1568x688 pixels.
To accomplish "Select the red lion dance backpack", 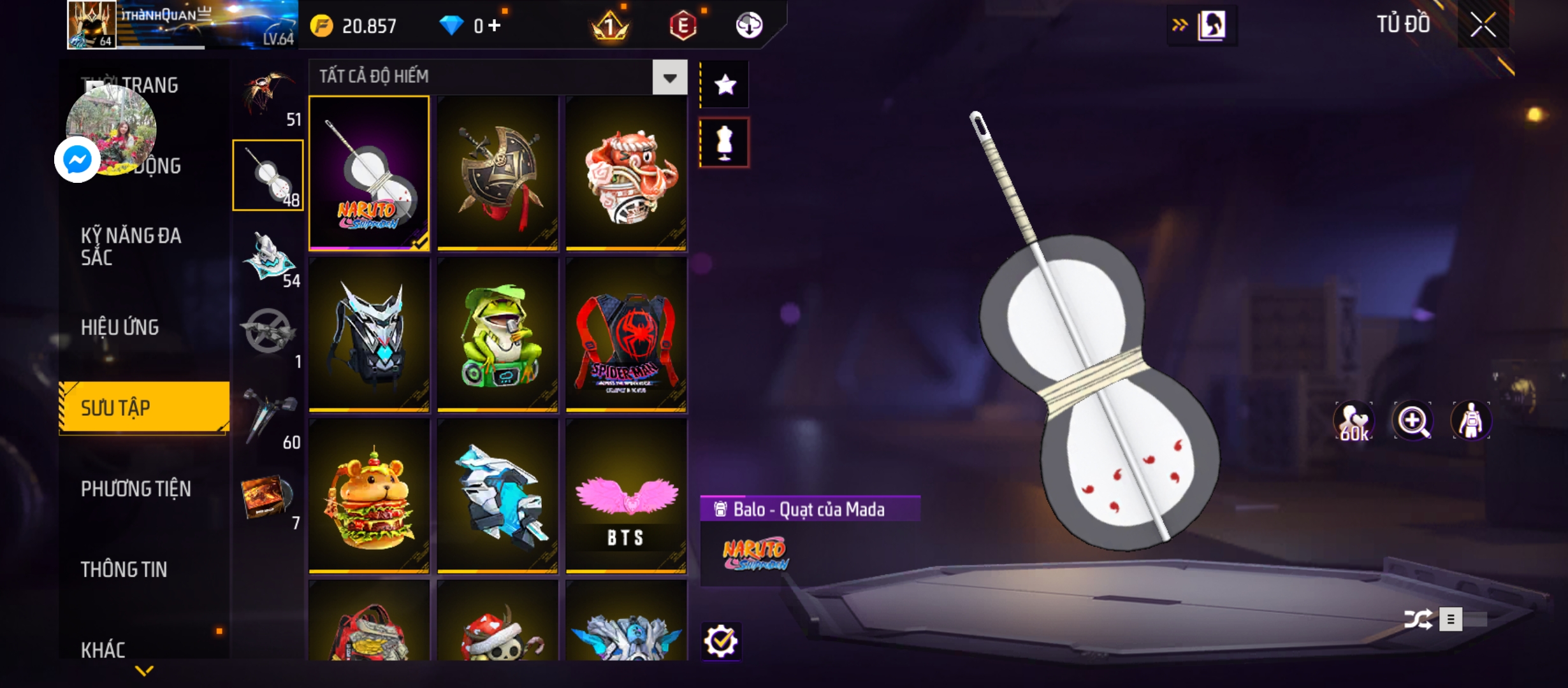I will (626, 173).
